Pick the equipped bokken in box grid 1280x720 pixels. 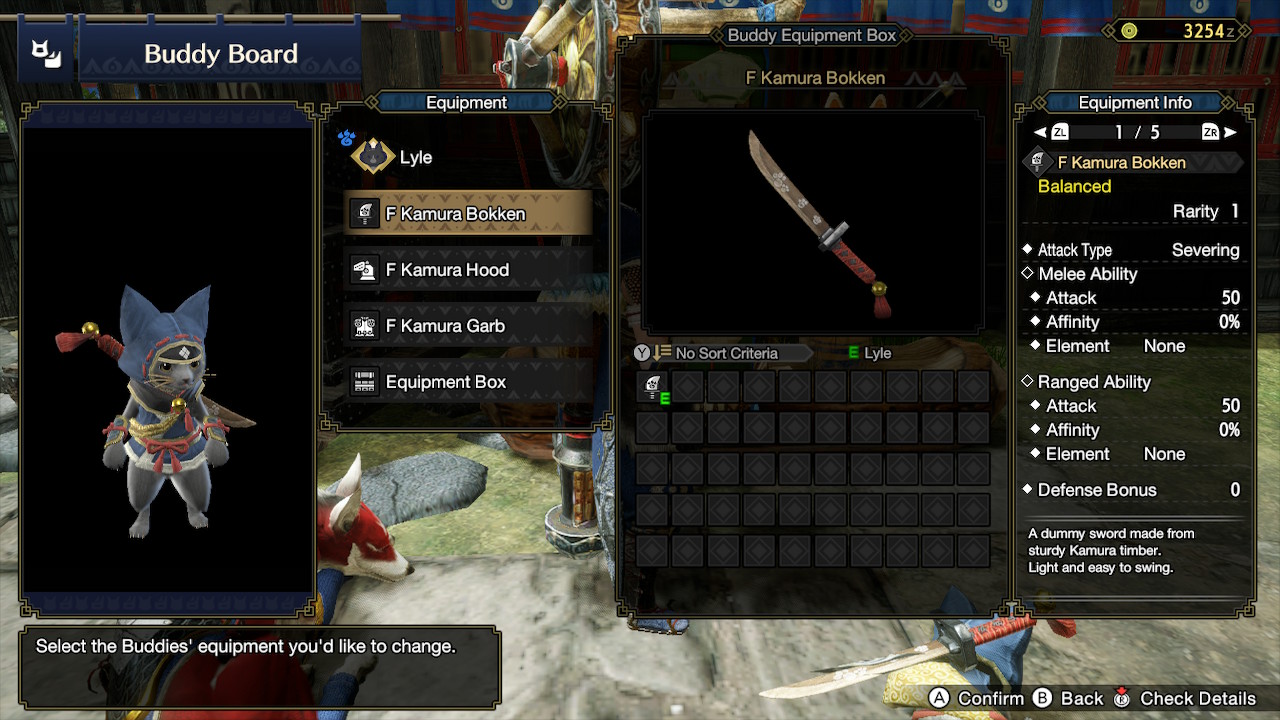653,387
